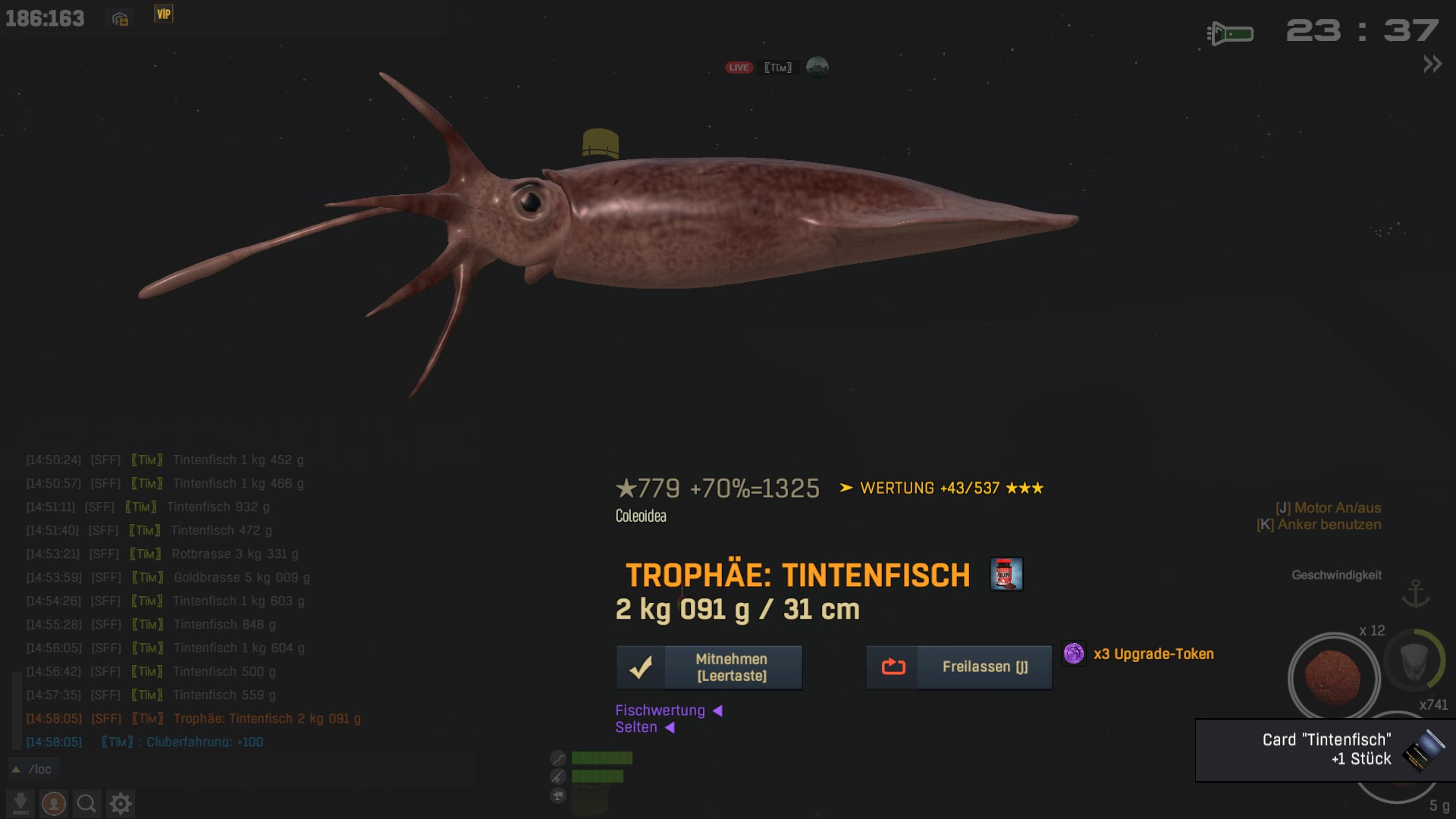
Task: Click the orange player profile icon
Action: pyautogui.click(x=53, y=803)
